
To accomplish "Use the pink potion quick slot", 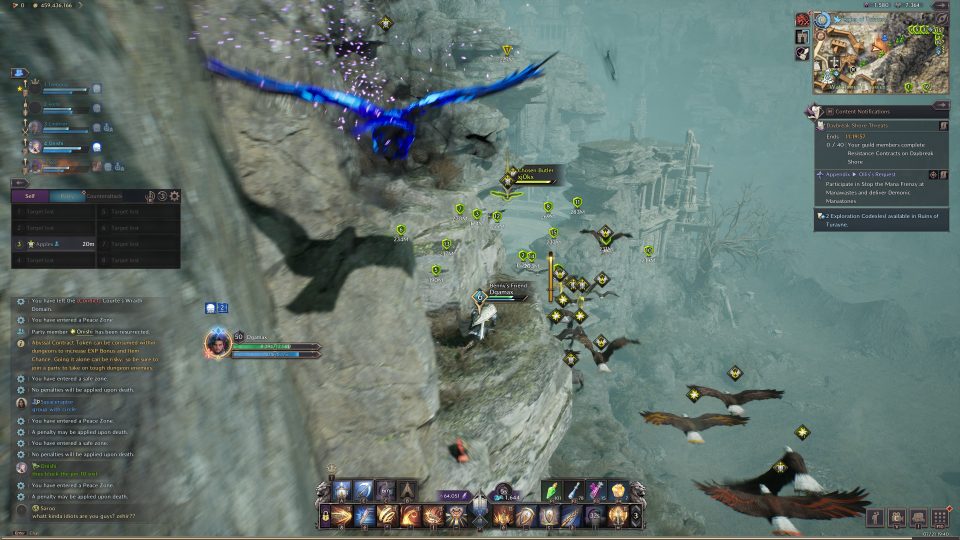I will pos(598,491).
